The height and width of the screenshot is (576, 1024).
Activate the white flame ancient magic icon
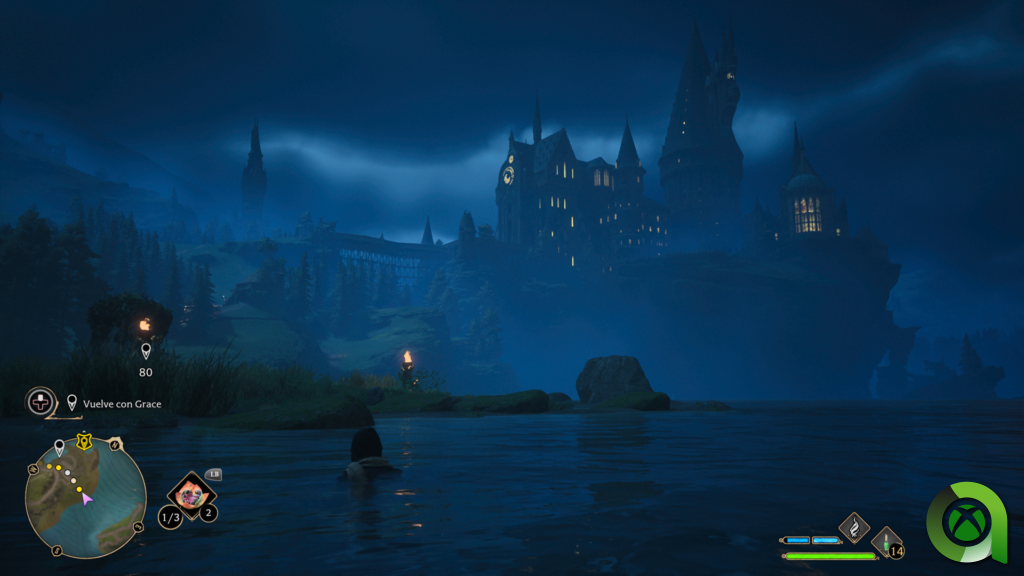click(x=854, y=526)
